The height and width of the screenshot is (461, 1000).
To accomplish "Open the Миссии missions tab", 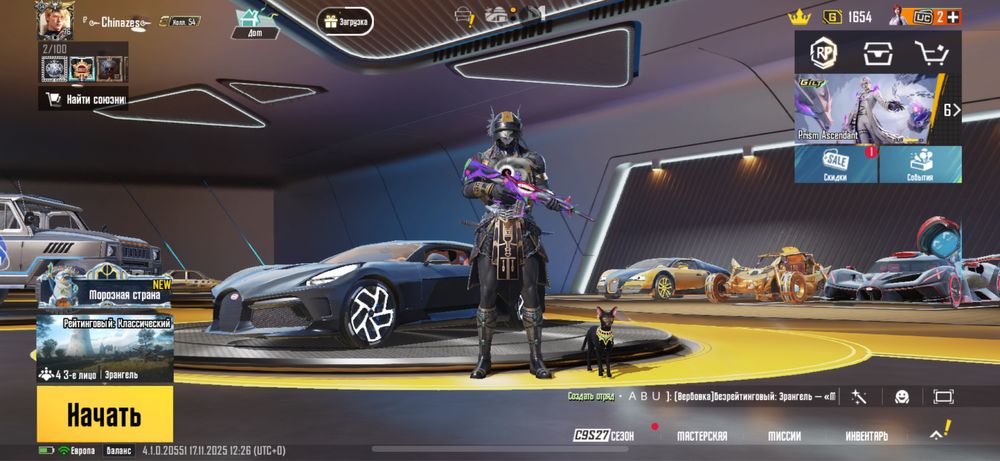I will point(784,436).
